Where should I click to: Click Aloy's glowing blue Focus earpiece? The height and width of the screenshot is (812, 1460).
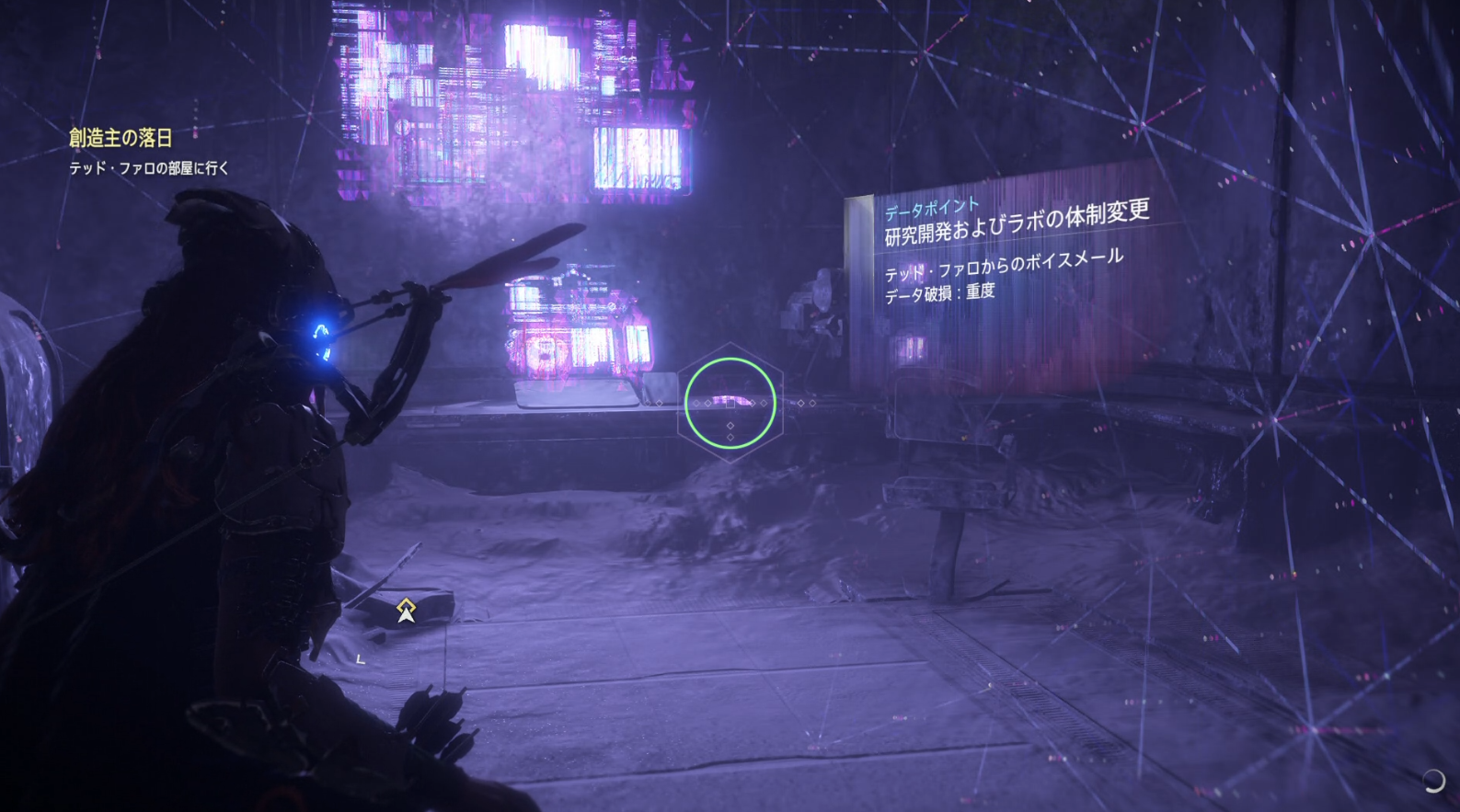click(x=320, y=333)
